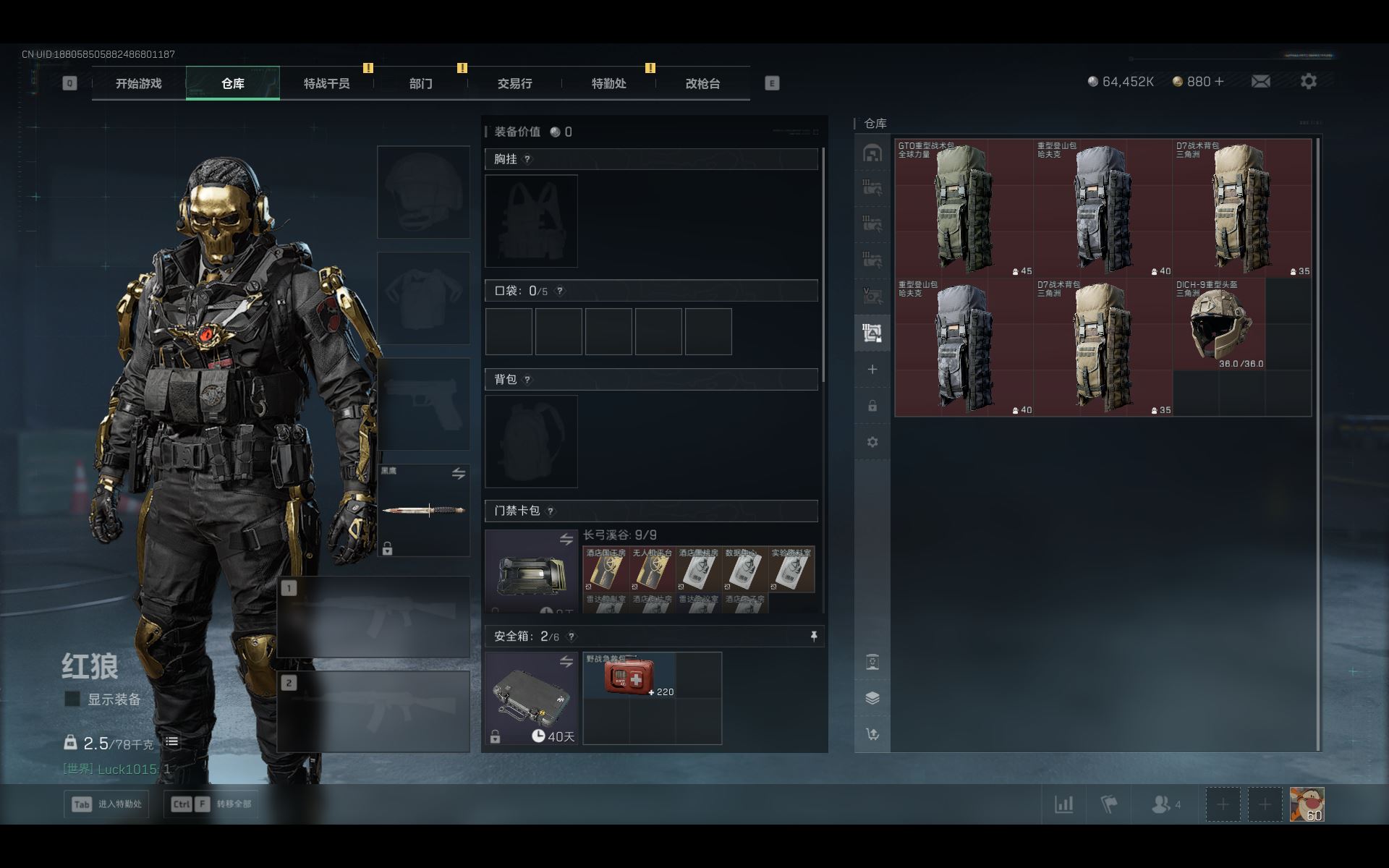Image resolution: width=1389 pixels, height=868 pixels.
Task: Add a storage tab with plus icon
Action: tap(872, 370)
